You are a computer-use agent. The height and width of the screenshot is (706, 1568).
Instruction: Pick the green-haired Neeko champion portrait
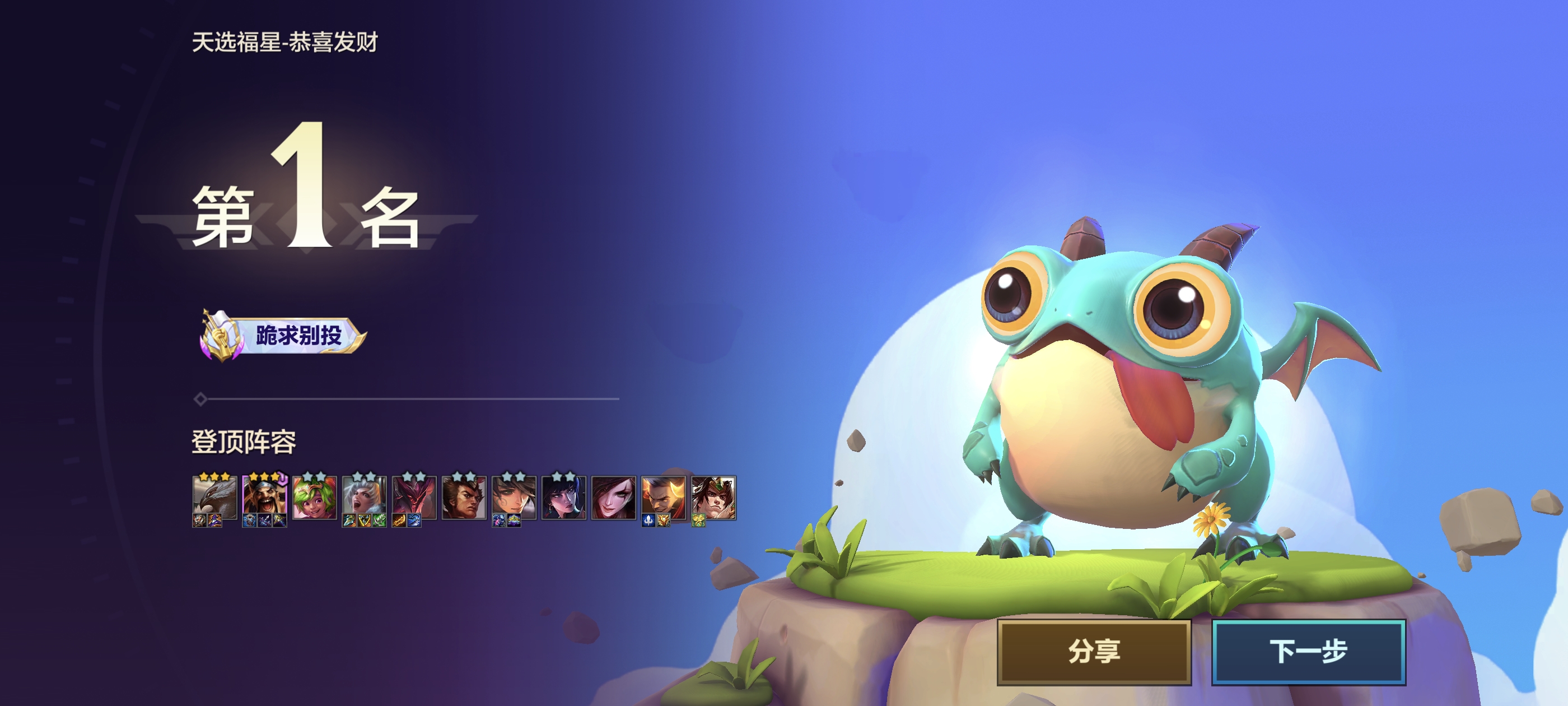click(314, 498)
